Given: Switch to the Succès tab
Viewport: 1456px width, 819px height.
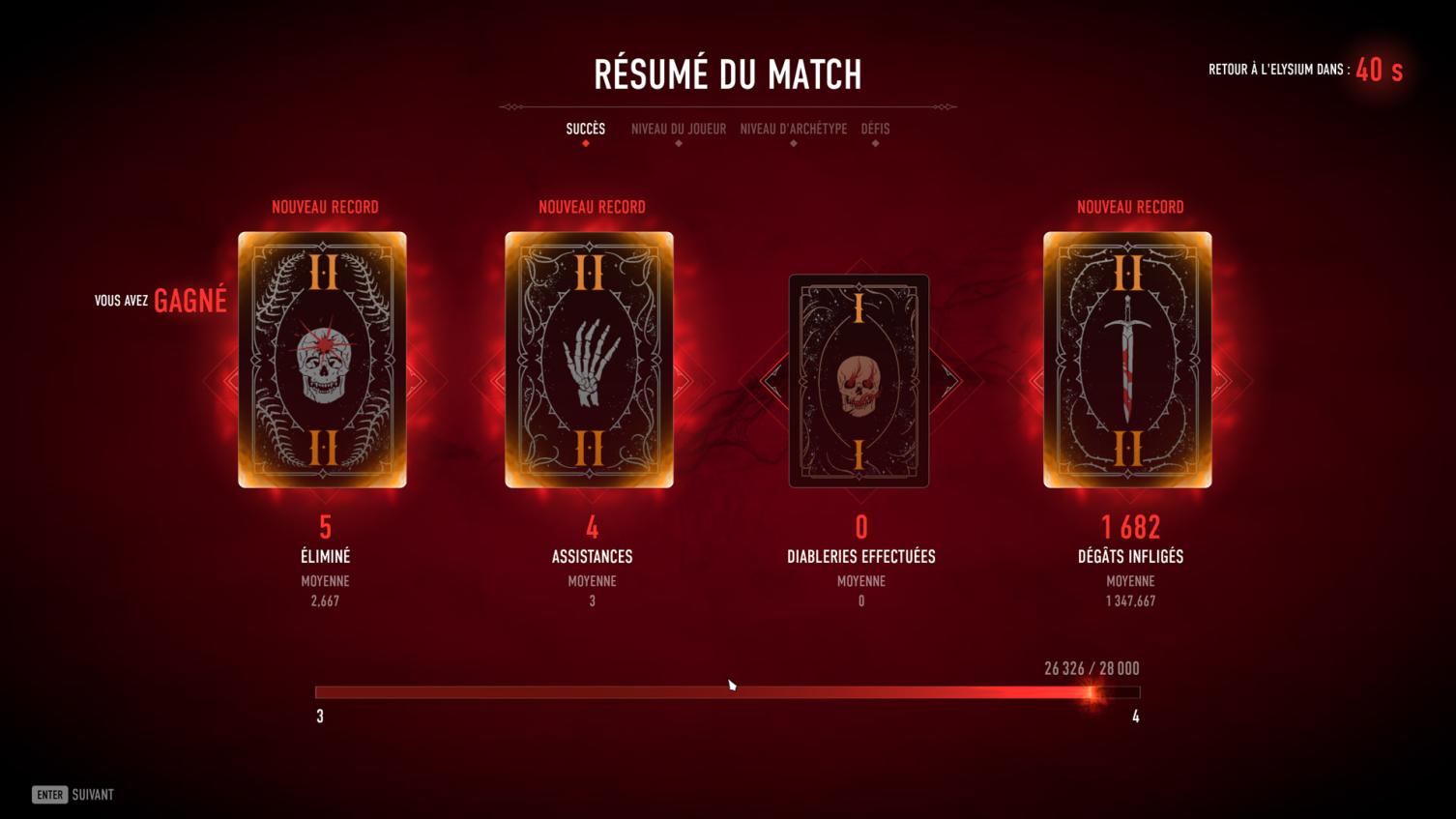Looking at the screenshot, I should click(x=585, y=129).
